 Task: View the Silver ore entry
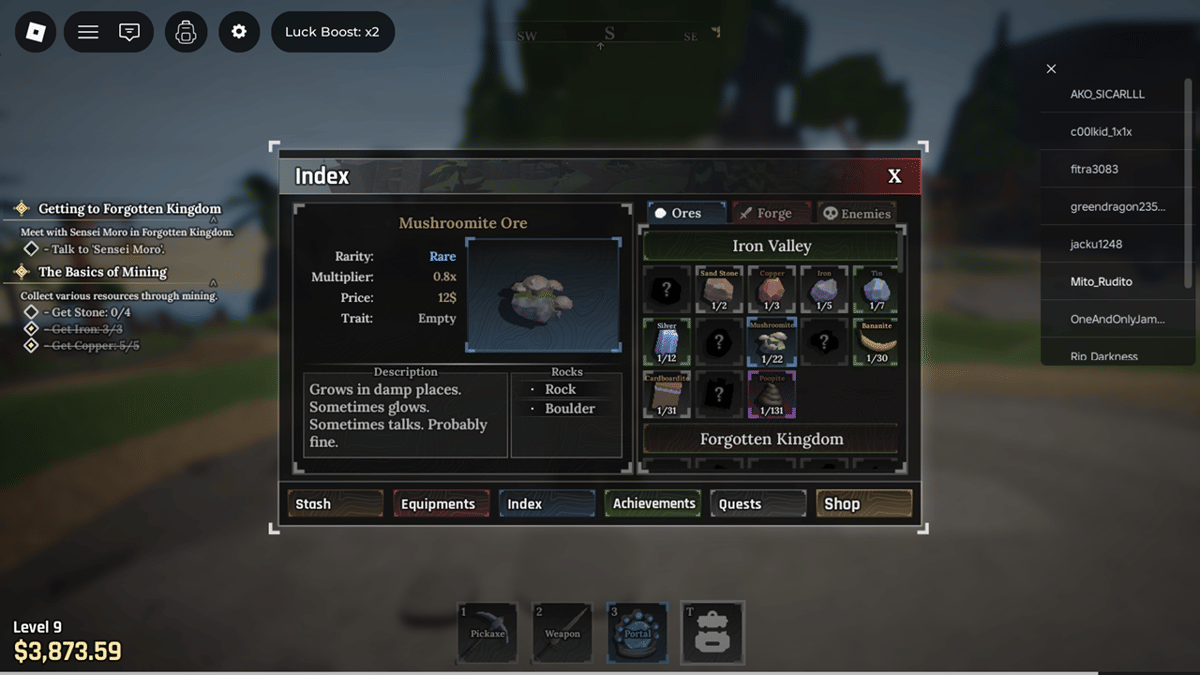[667, 342]
